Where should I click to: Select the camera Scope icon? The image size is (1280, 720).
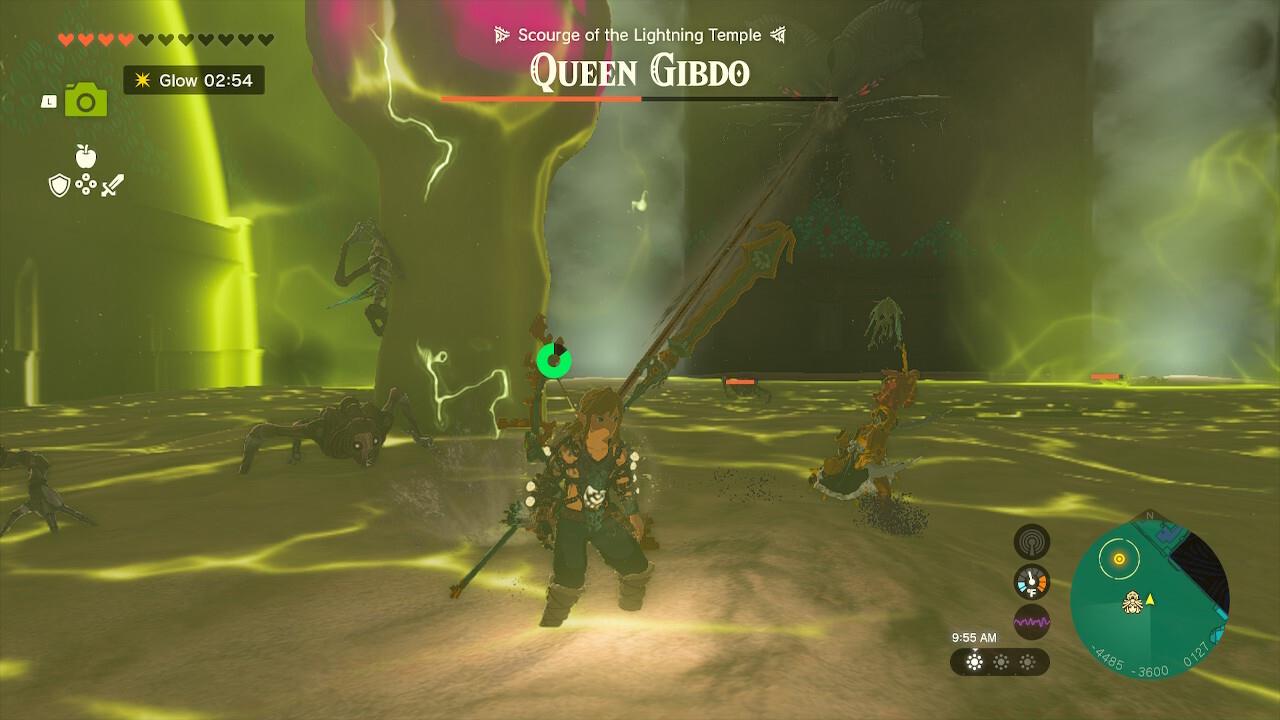(x=86, y=101)
